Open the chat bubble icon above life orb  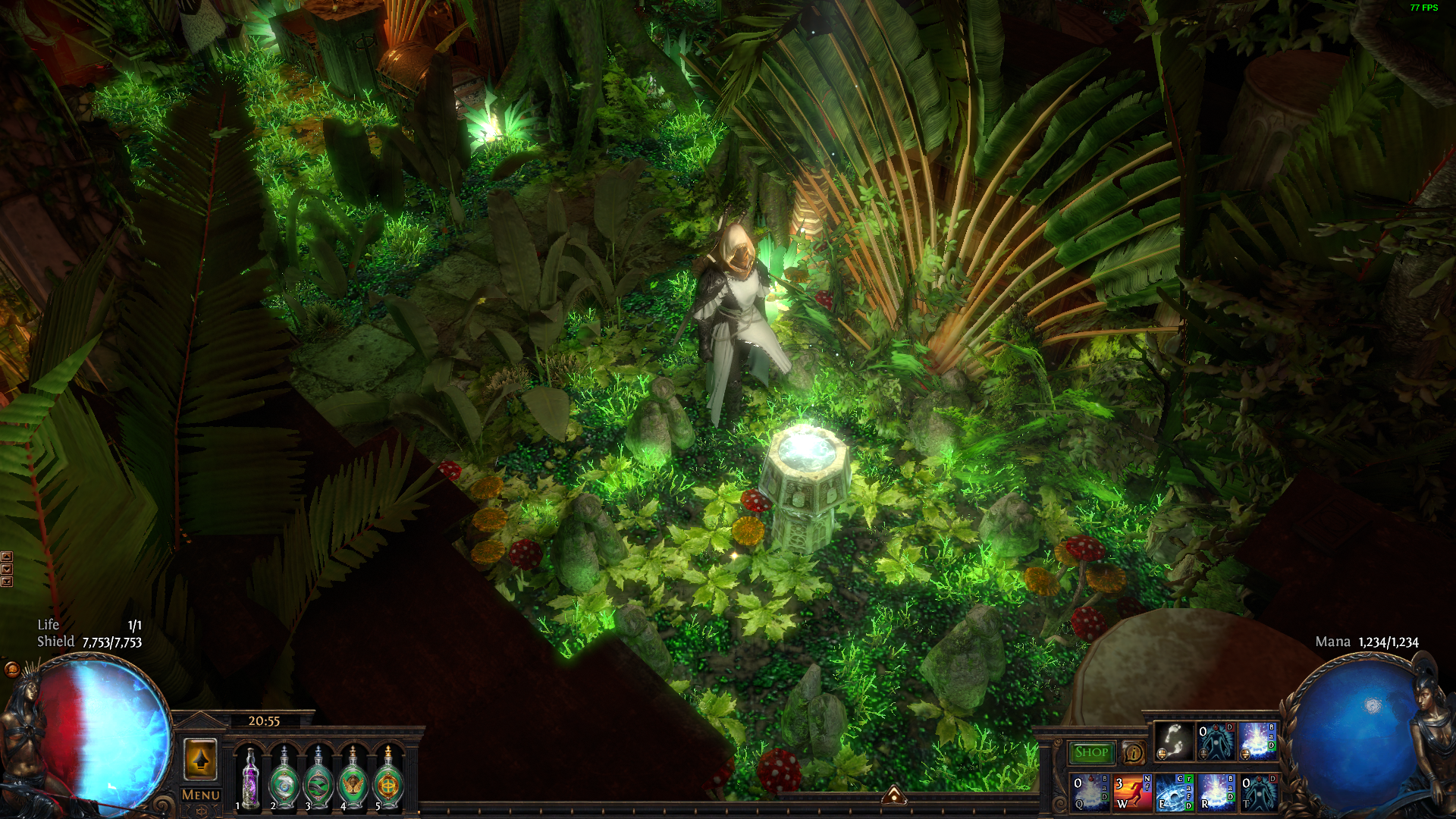pyautogui.click(x=12, y=669)
